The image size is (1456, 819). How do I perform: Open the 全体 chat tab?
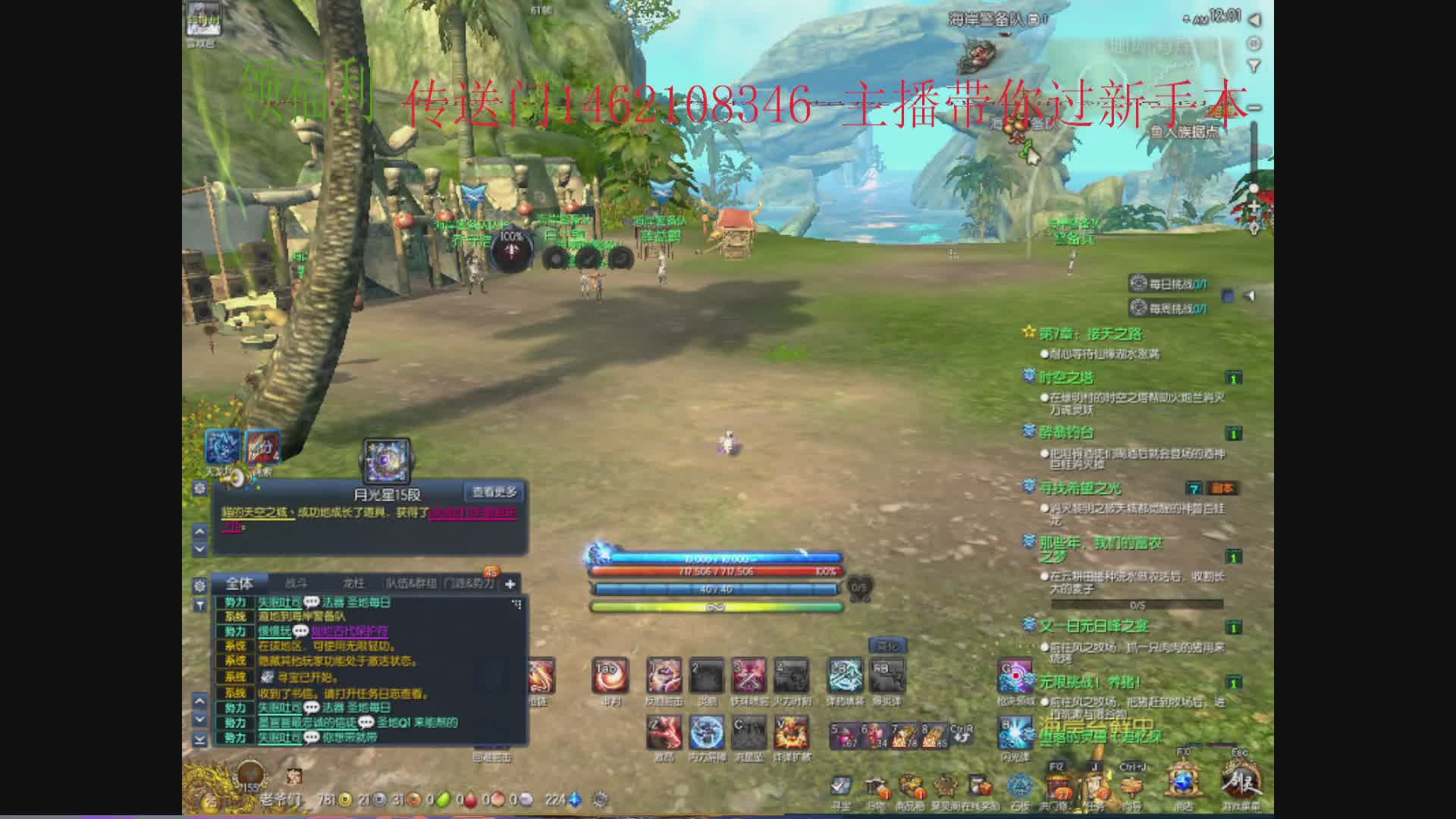(x=240, y=583)
